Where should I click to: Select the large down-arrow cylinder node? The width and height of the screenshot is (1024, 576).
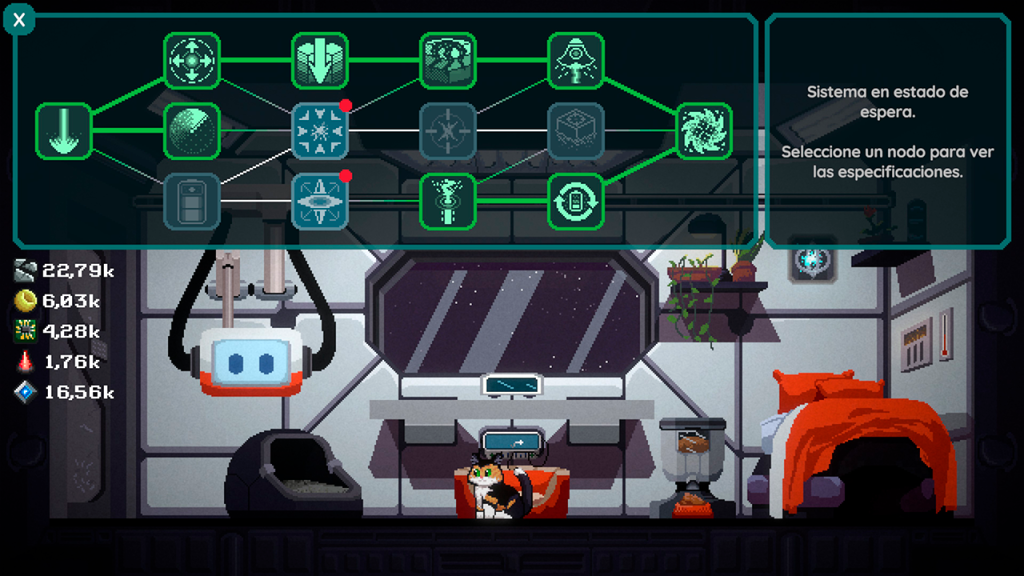(320, 61)
